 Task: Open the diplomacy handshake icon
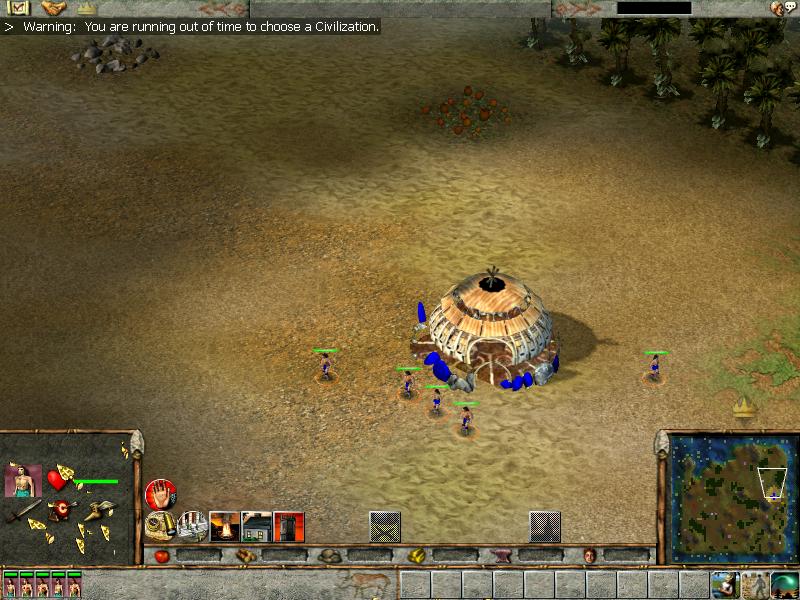click(53, 8)
